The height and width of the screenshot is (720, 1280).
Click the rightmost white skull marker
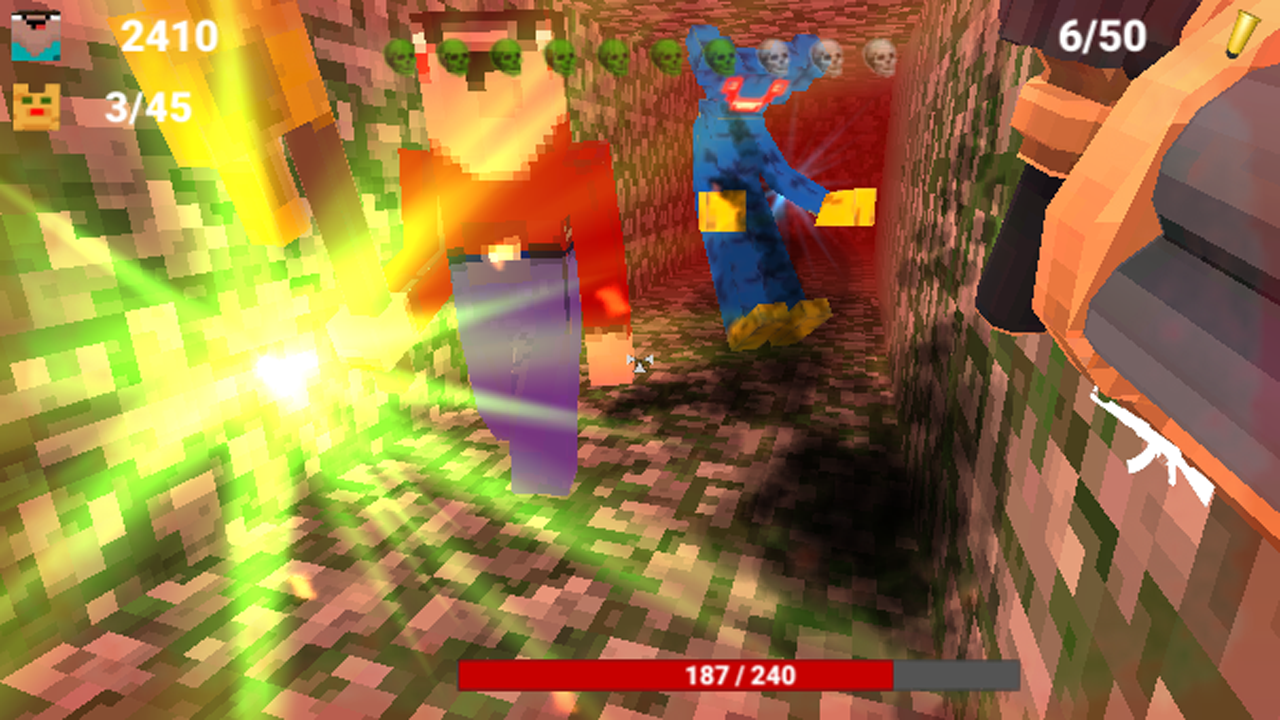880,58
